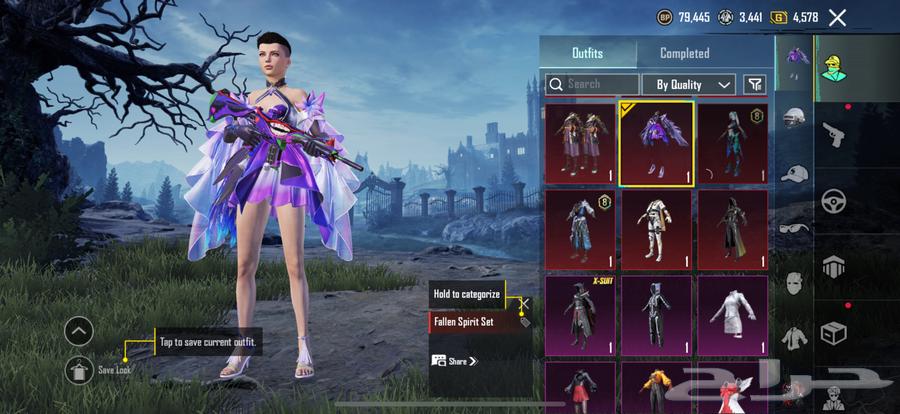Open the filter funnel options
The width and height of the screenshot is (900, 414).
click(x=755, y=85)
